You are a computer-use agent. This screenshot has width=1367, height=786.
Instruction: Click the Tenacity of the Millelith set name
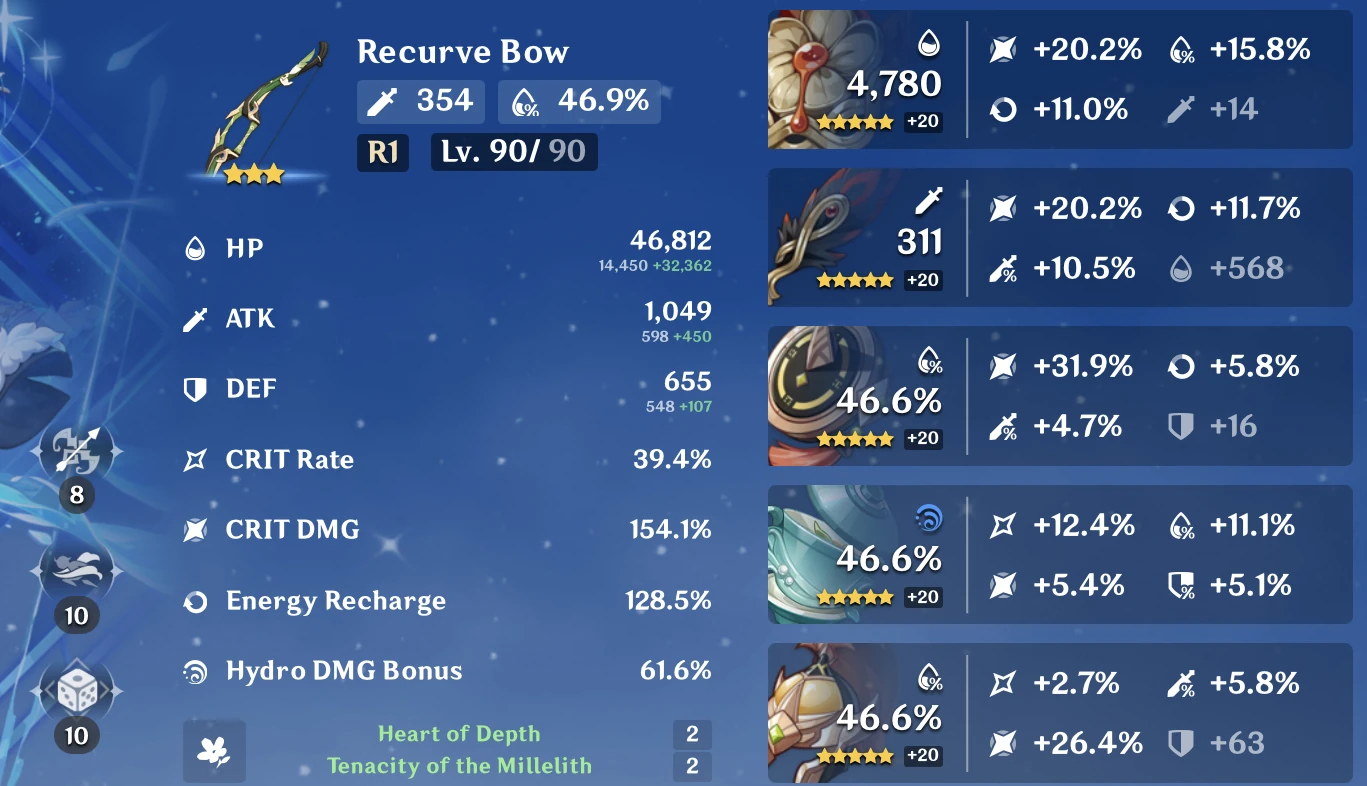pyautogui.click(x=459, y=766)
